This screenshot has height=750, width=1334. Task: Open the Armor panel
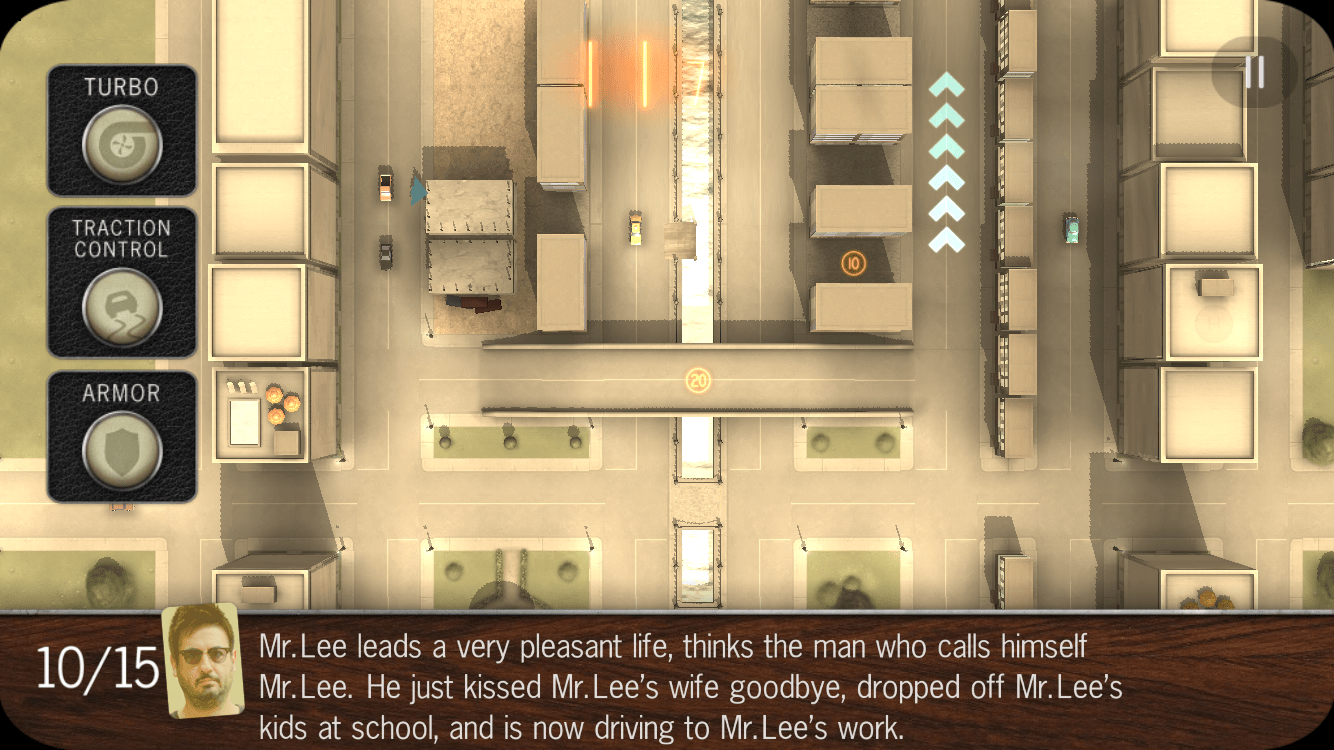pyautogui.click(x=121, y=432)
